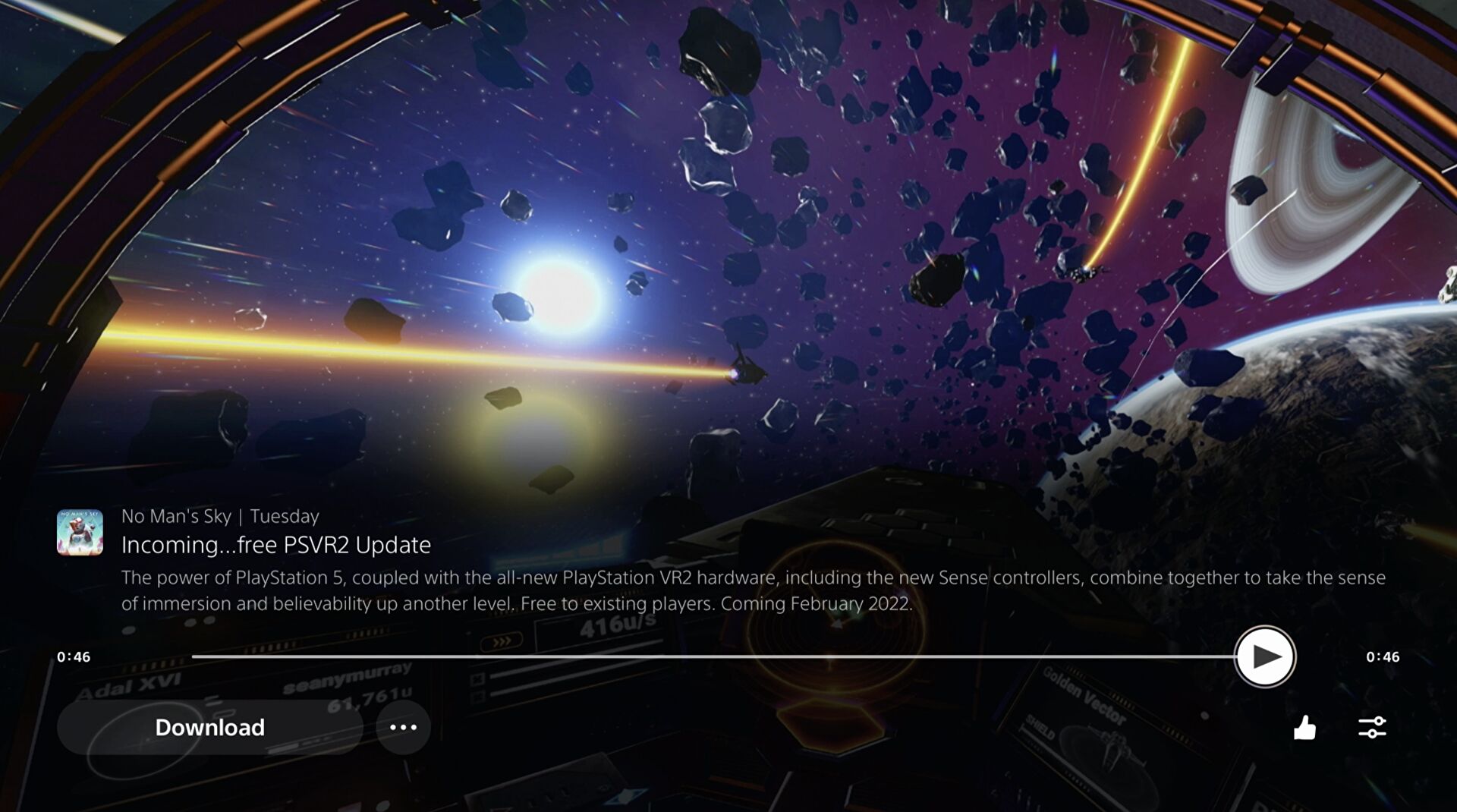Click the Download button
Image resolution: width=1457 pixels, height=812 pixels.
click(209, 727)
